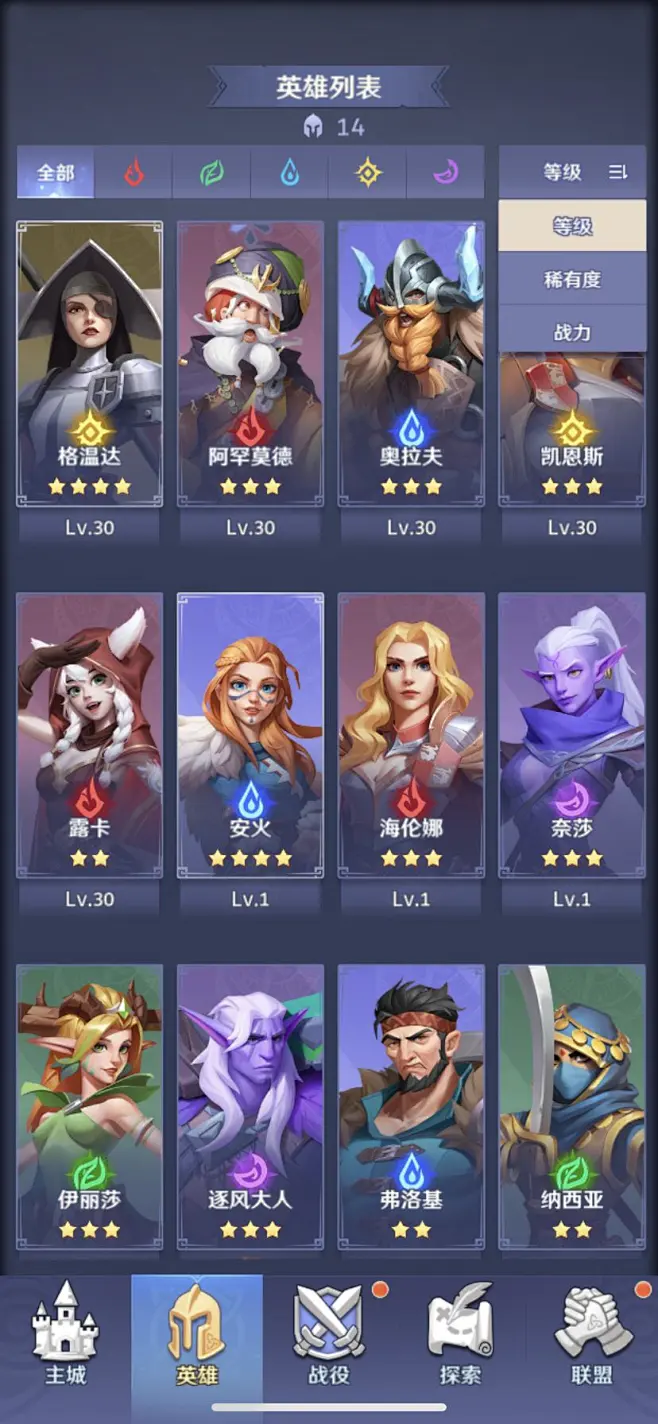Open the 联盟 alliance tab

pyautogui.click(x=591, y=1334)
